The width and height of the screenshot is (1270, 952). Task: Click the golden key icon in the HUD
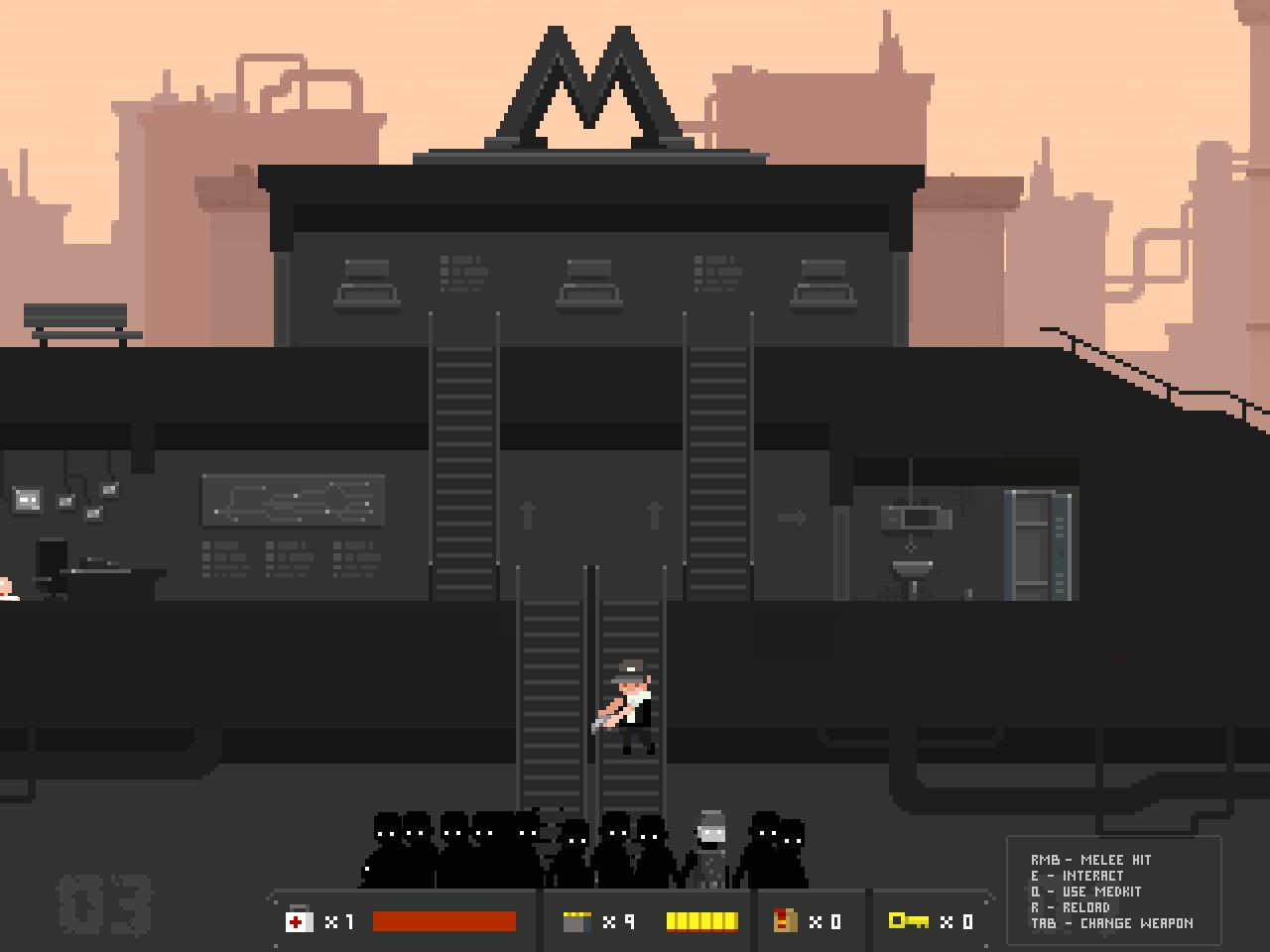tap(909, 922)
